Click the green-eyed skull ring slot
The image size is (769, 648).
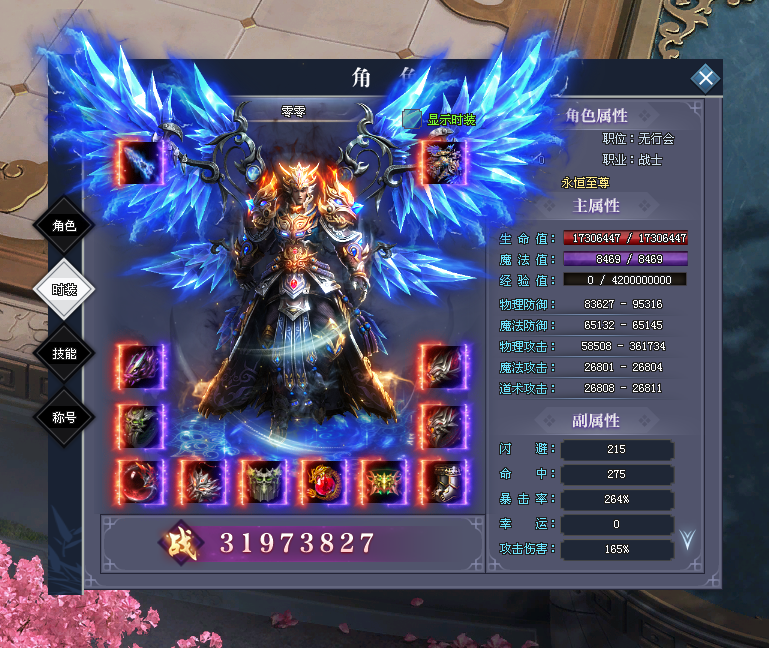[x=140, y=425]
